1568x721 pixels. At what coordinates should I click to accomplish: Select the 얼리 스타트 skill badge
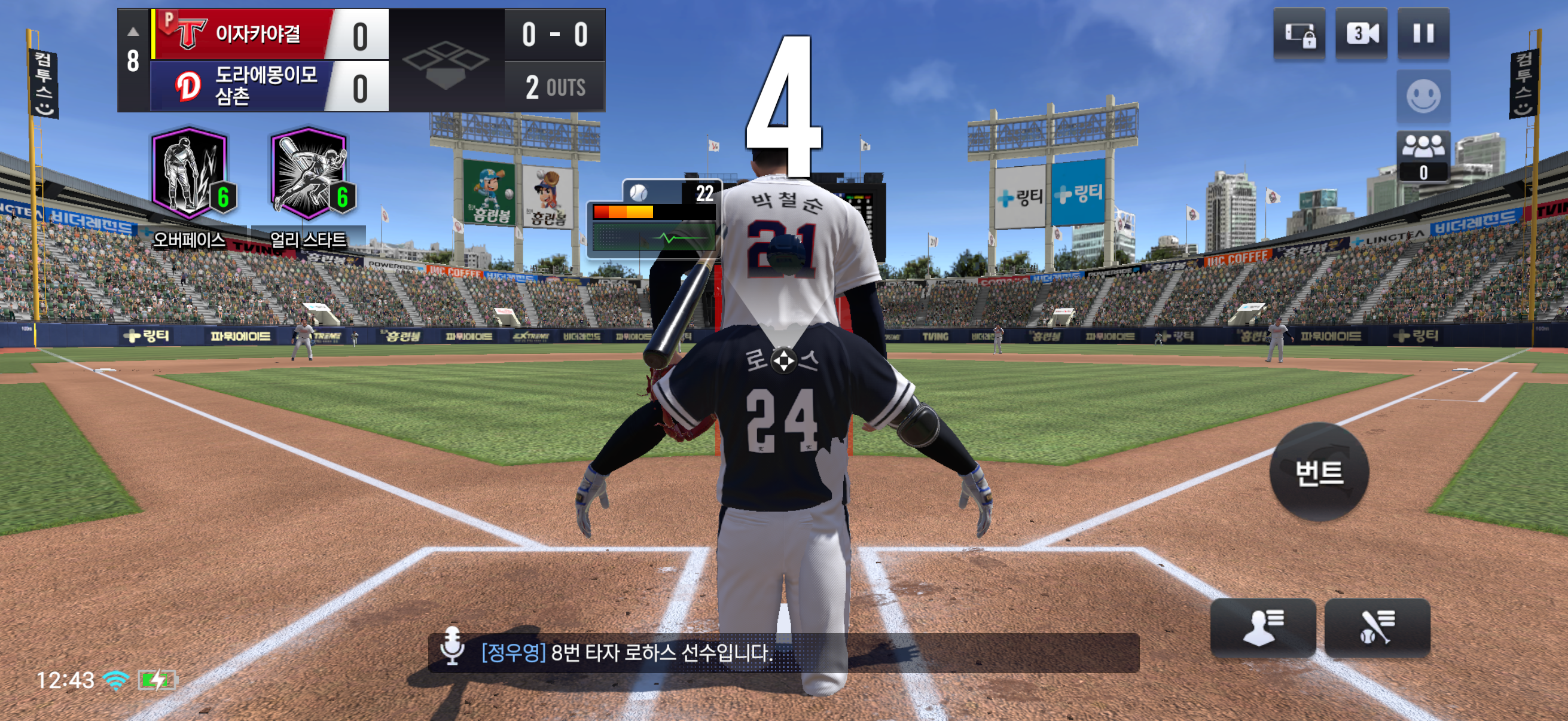coord(309,175)
